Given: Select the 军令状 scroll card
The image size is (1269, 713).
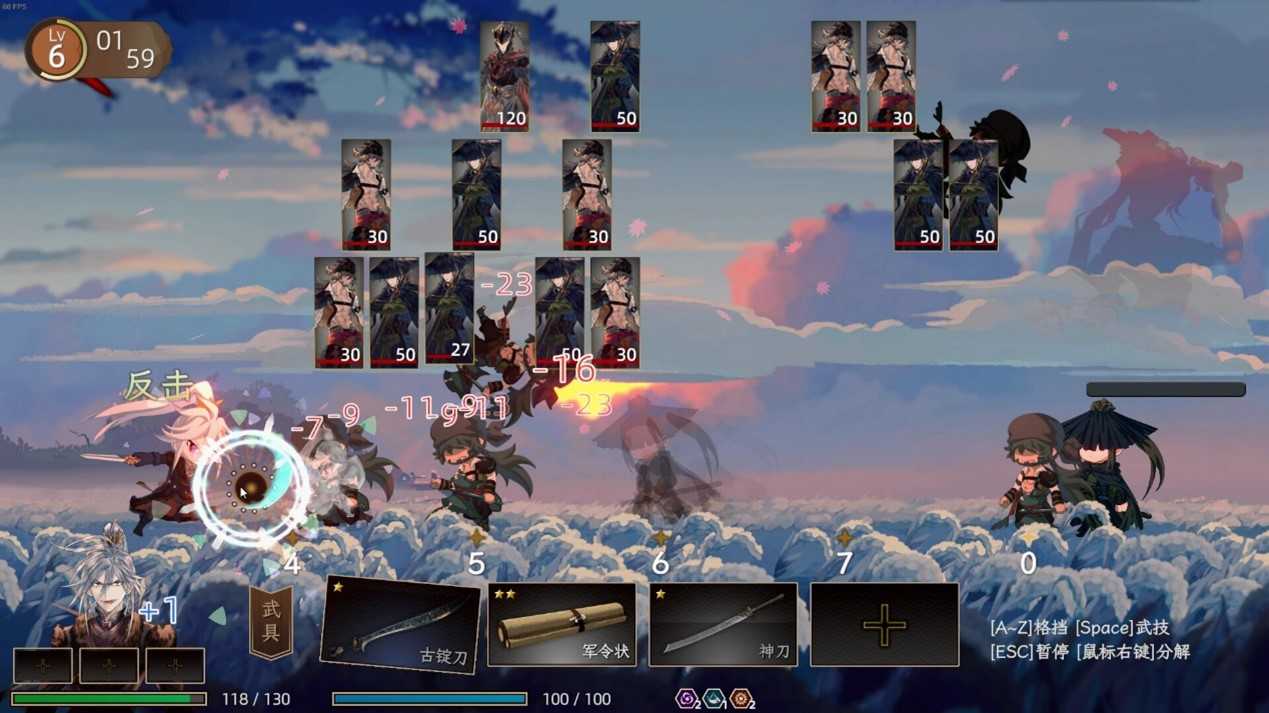Looking at the screenshot, I should click(x=561, y=625).
